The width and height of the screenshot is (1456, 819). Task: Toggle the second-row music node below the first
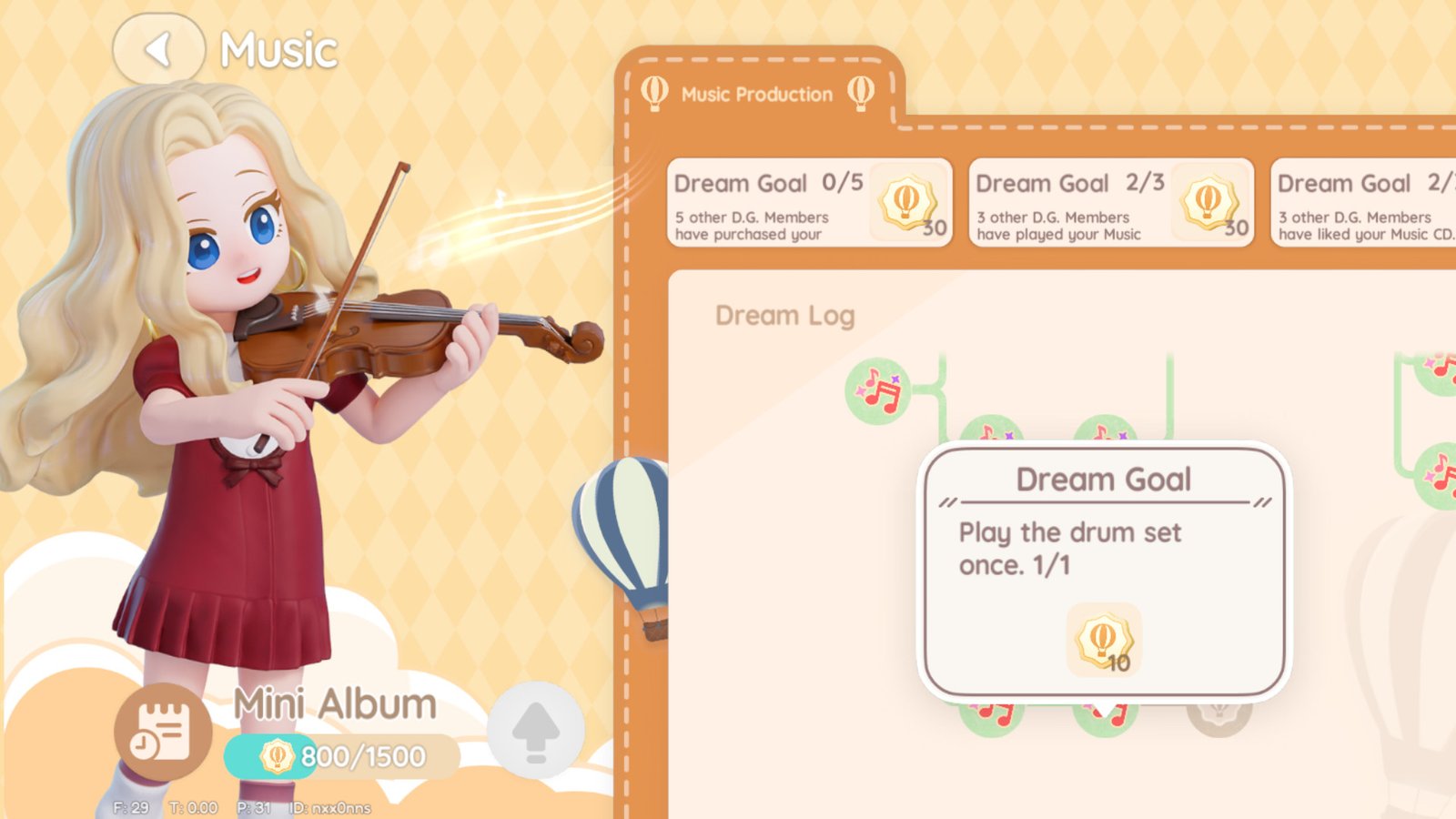point(992,433)
